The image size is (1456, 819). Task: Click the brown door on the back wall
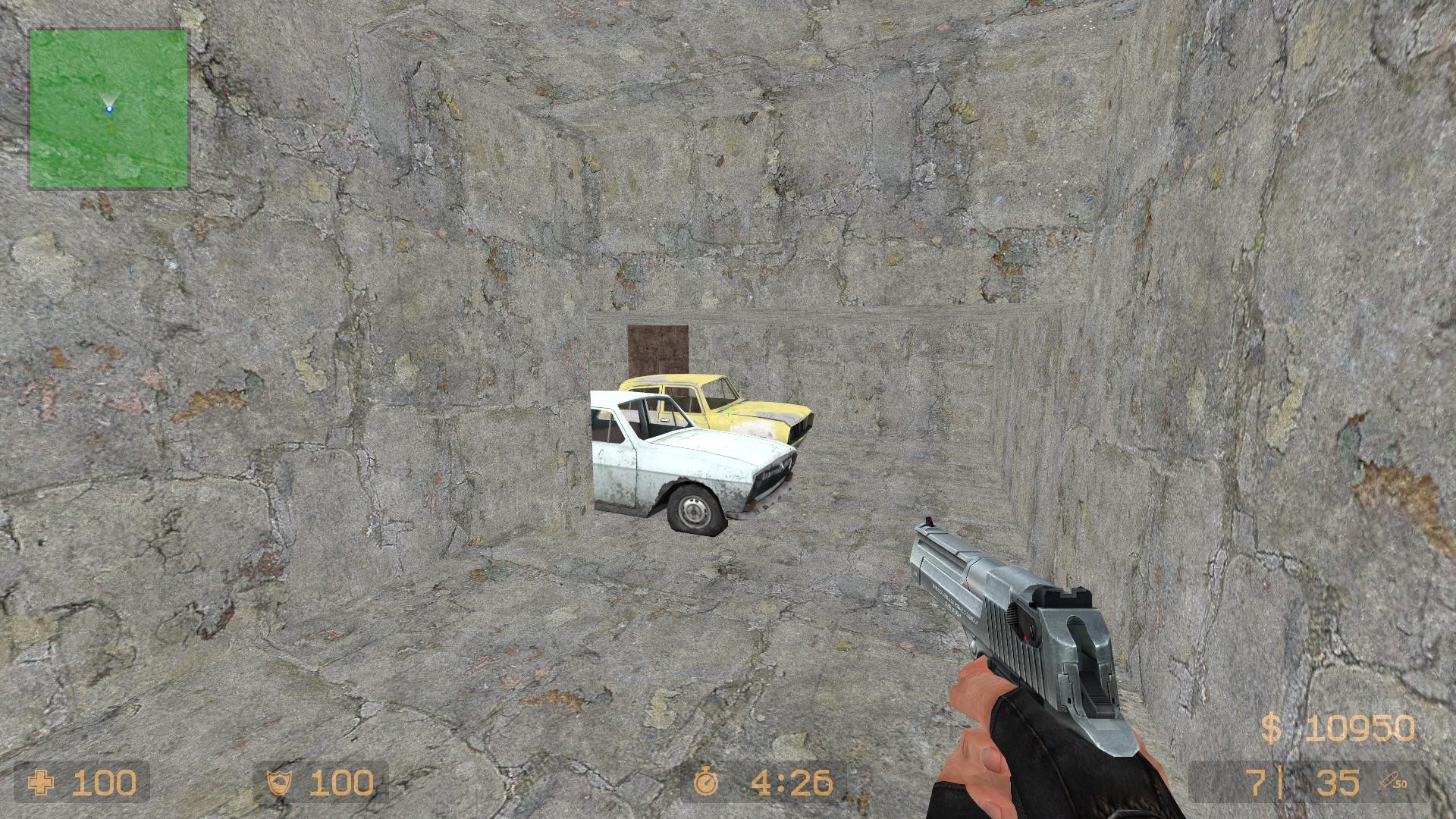pos(657,349)
